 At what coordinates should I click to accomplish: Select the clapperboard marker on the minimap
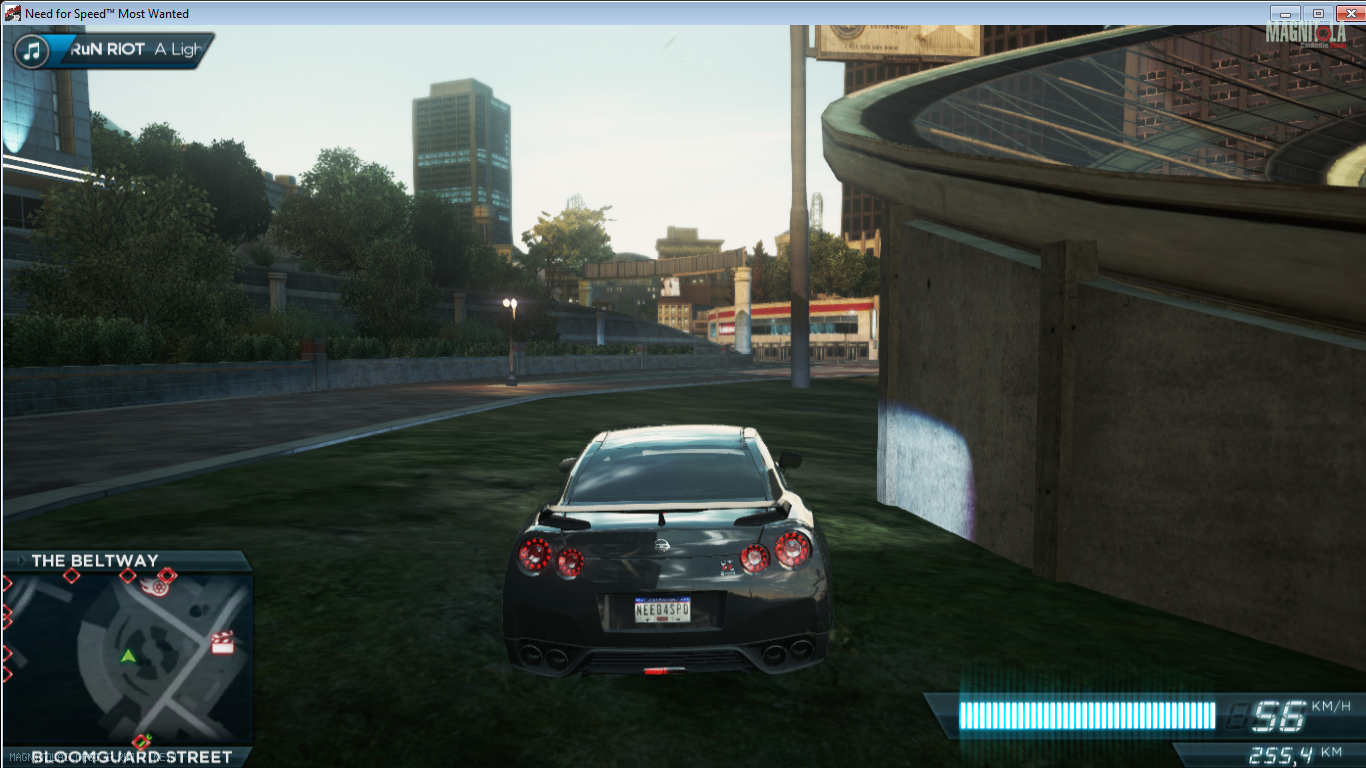[x=222, y=643]
